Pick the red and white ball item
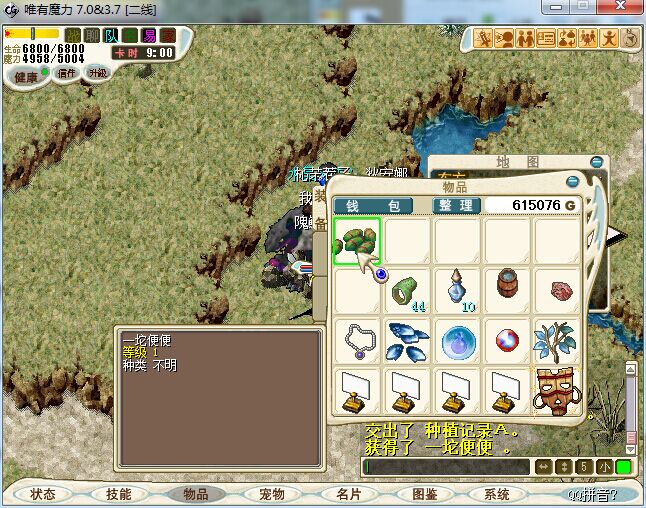 (507, 341)
